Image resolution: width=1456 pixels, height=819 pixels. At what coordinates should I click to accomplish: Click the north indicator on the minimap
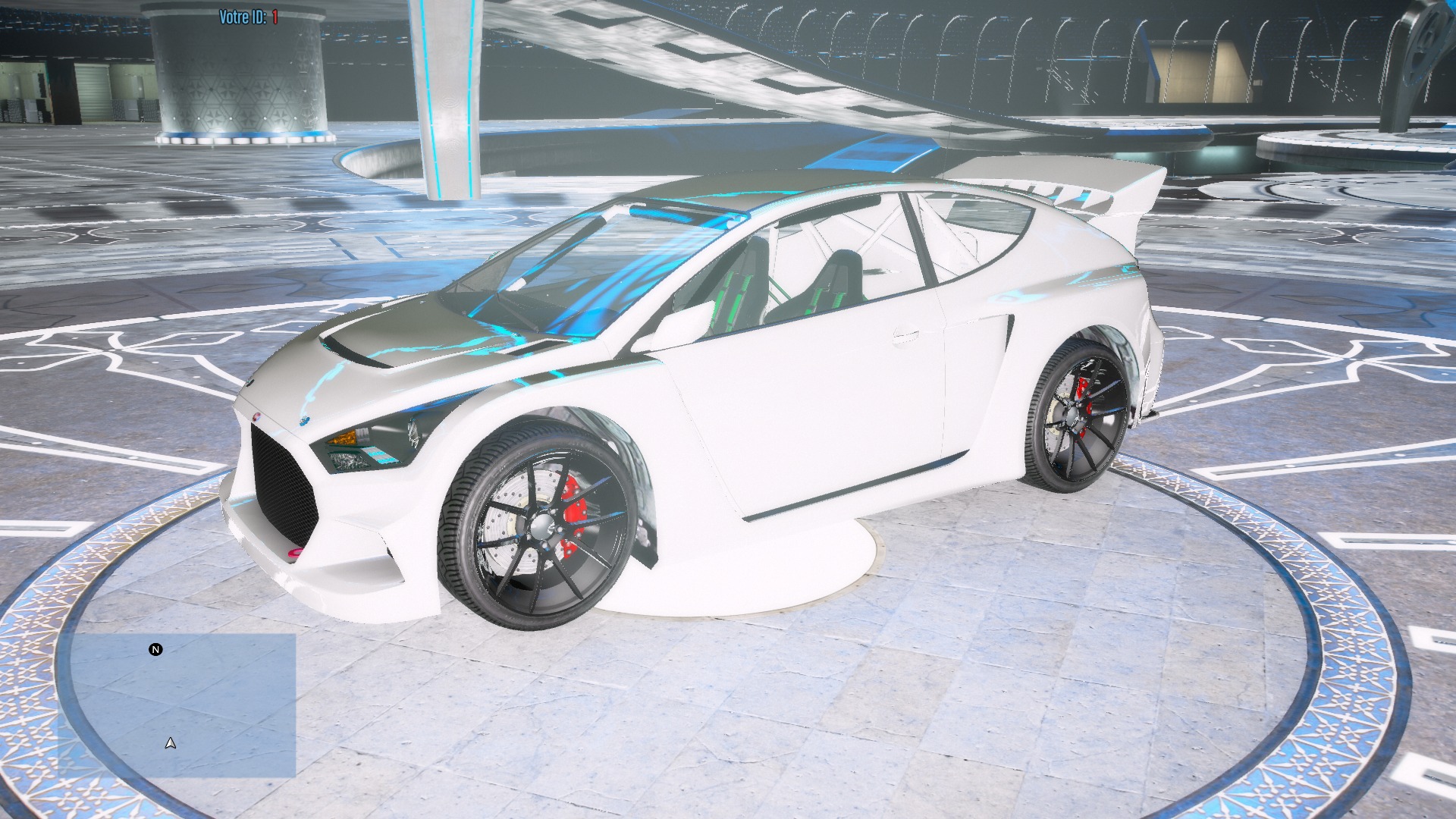[155, 651]
